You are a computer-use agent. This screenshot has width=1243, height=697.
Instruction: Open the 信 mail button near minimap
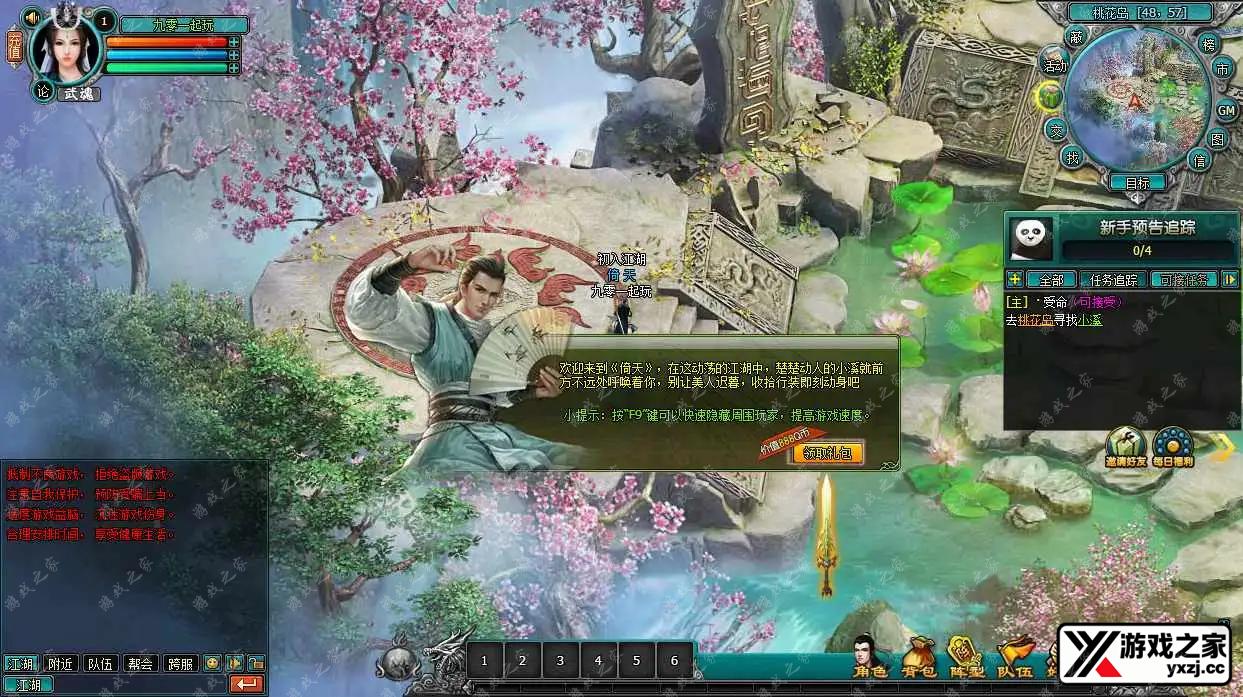[1199, 159]
